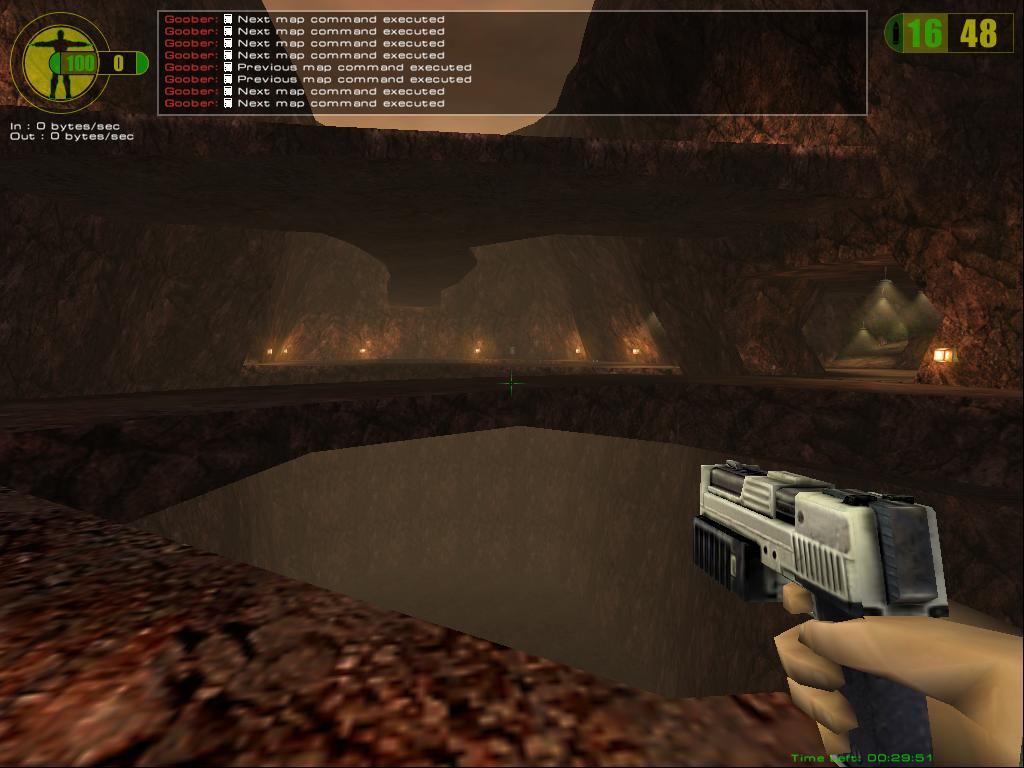Screen dimensions: 1024x768
Task: Click the Goober chat message log box
Action: 511,62
